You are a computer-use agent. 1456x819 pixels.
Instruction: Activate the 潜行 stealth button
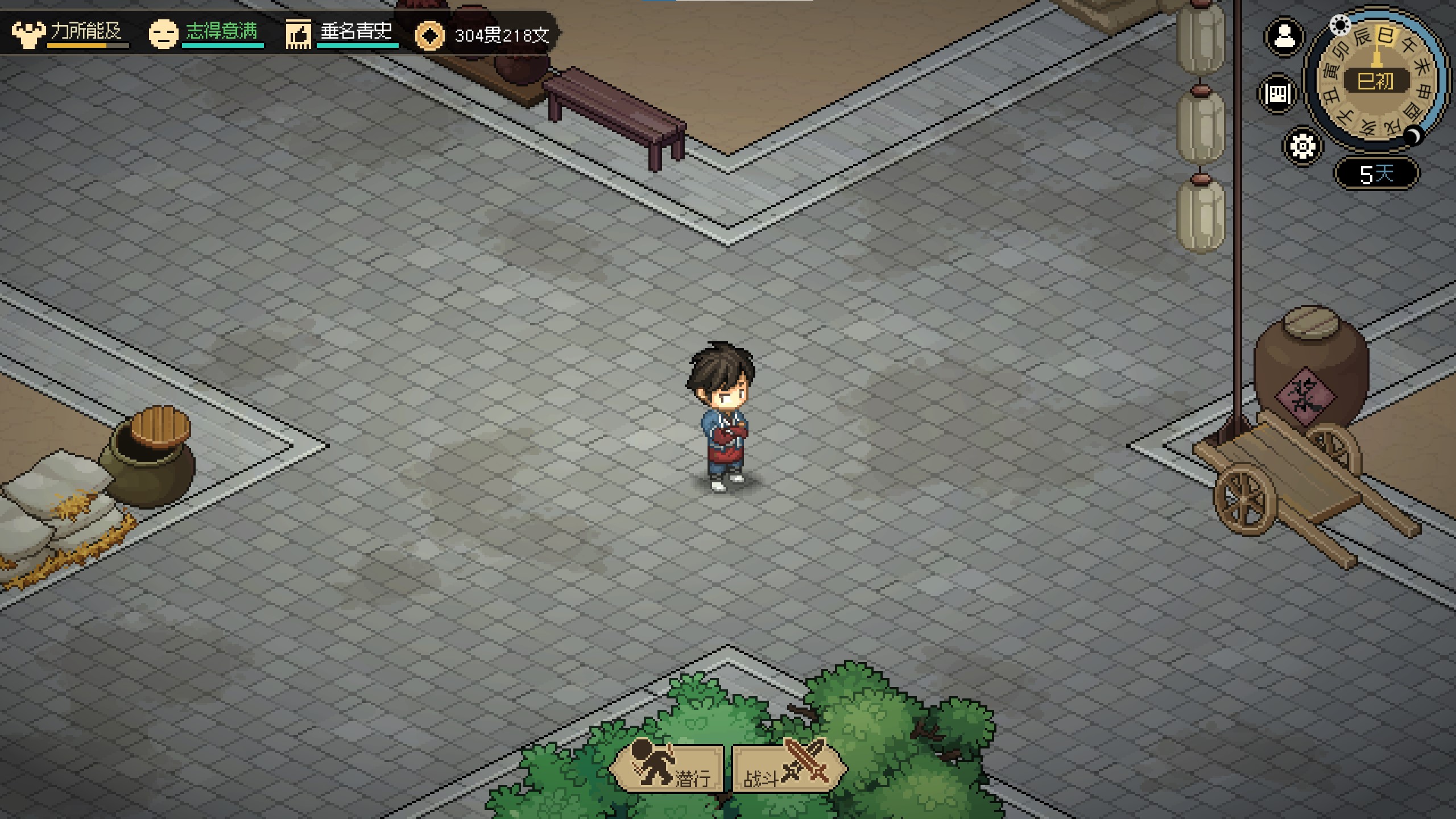tap(668, 769)
